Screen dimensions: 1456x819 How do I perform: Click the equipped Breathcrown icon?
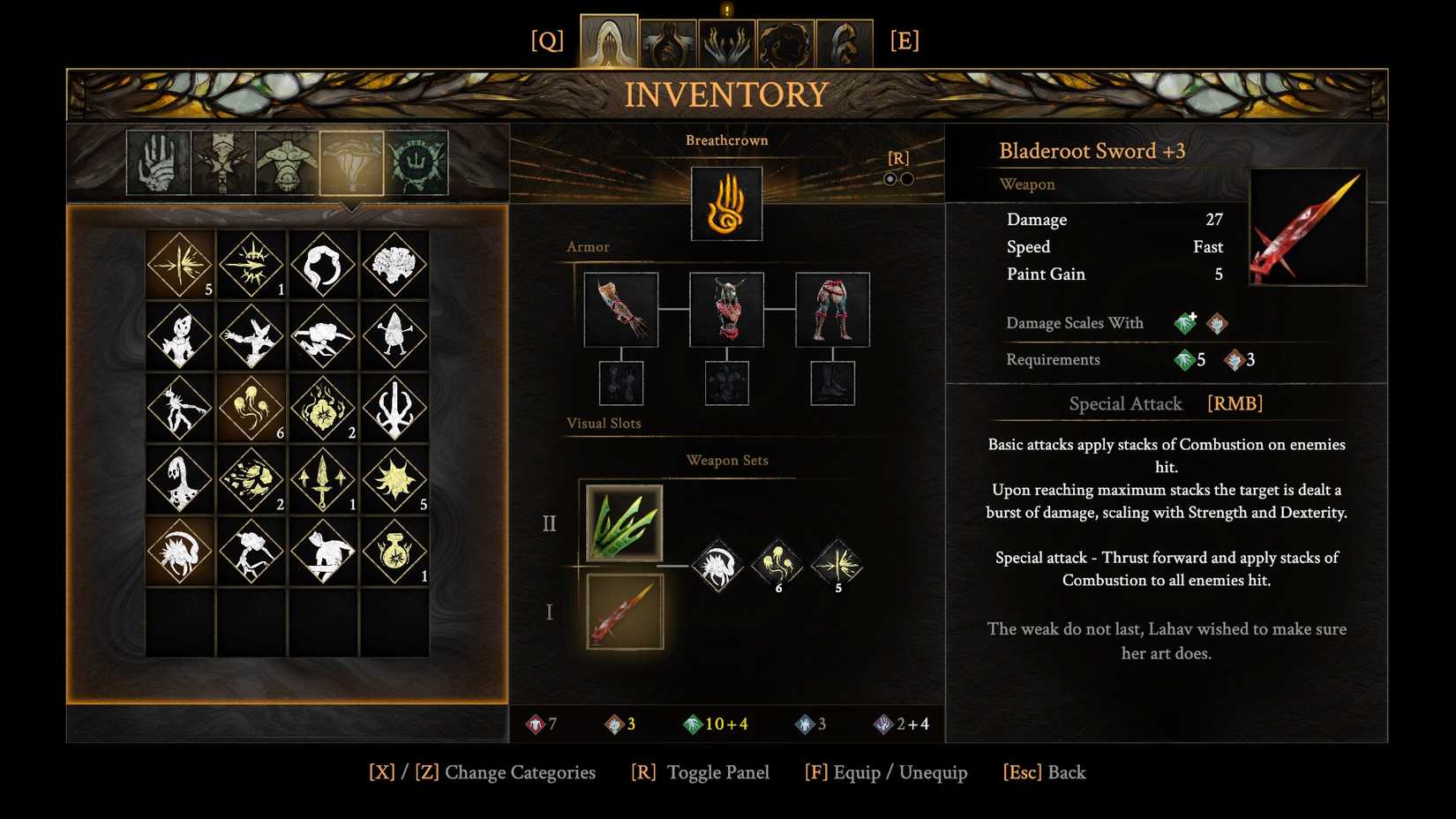point(727,205)
